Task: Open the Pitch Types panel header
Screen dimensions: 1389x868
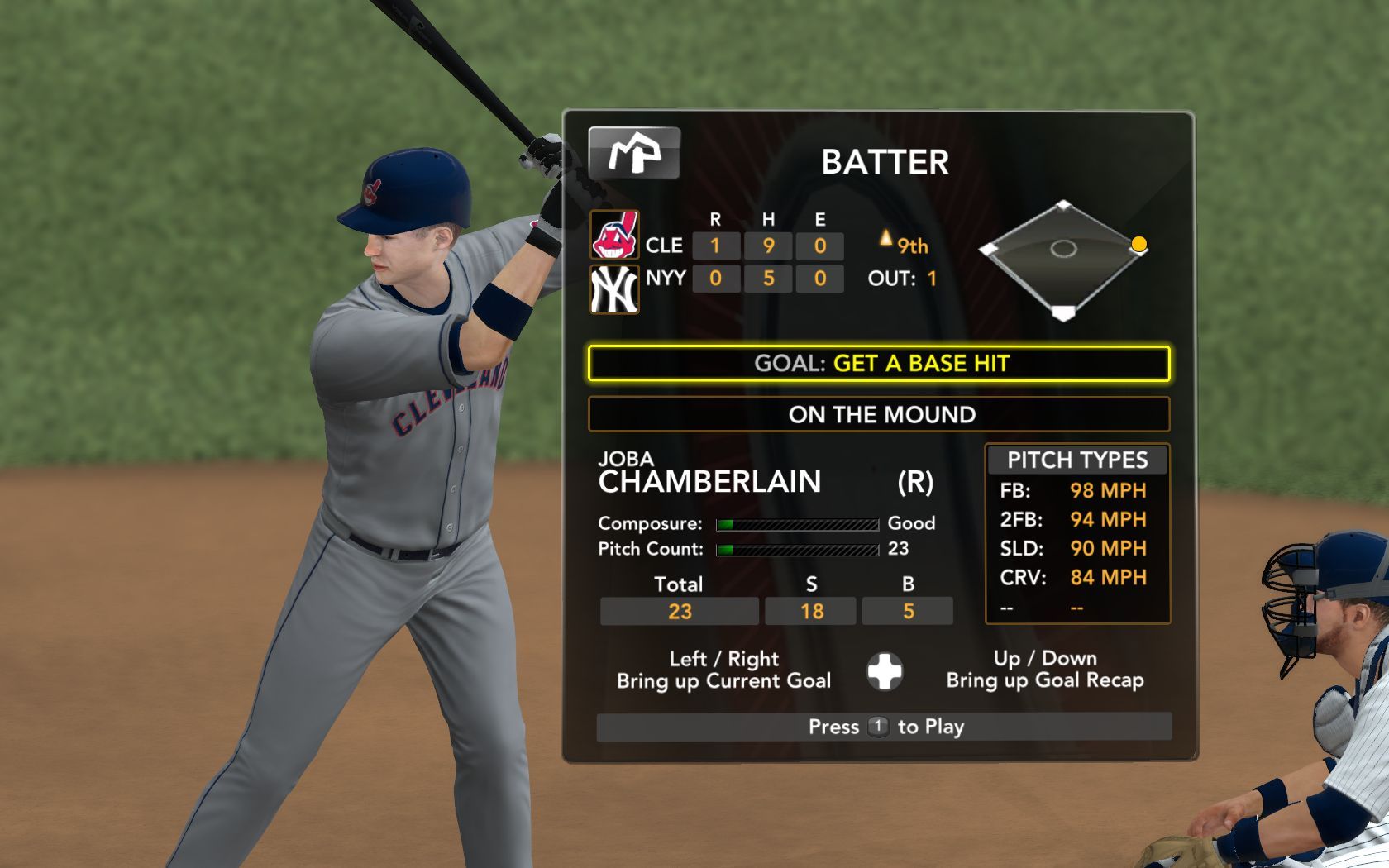Action: 1076,460
